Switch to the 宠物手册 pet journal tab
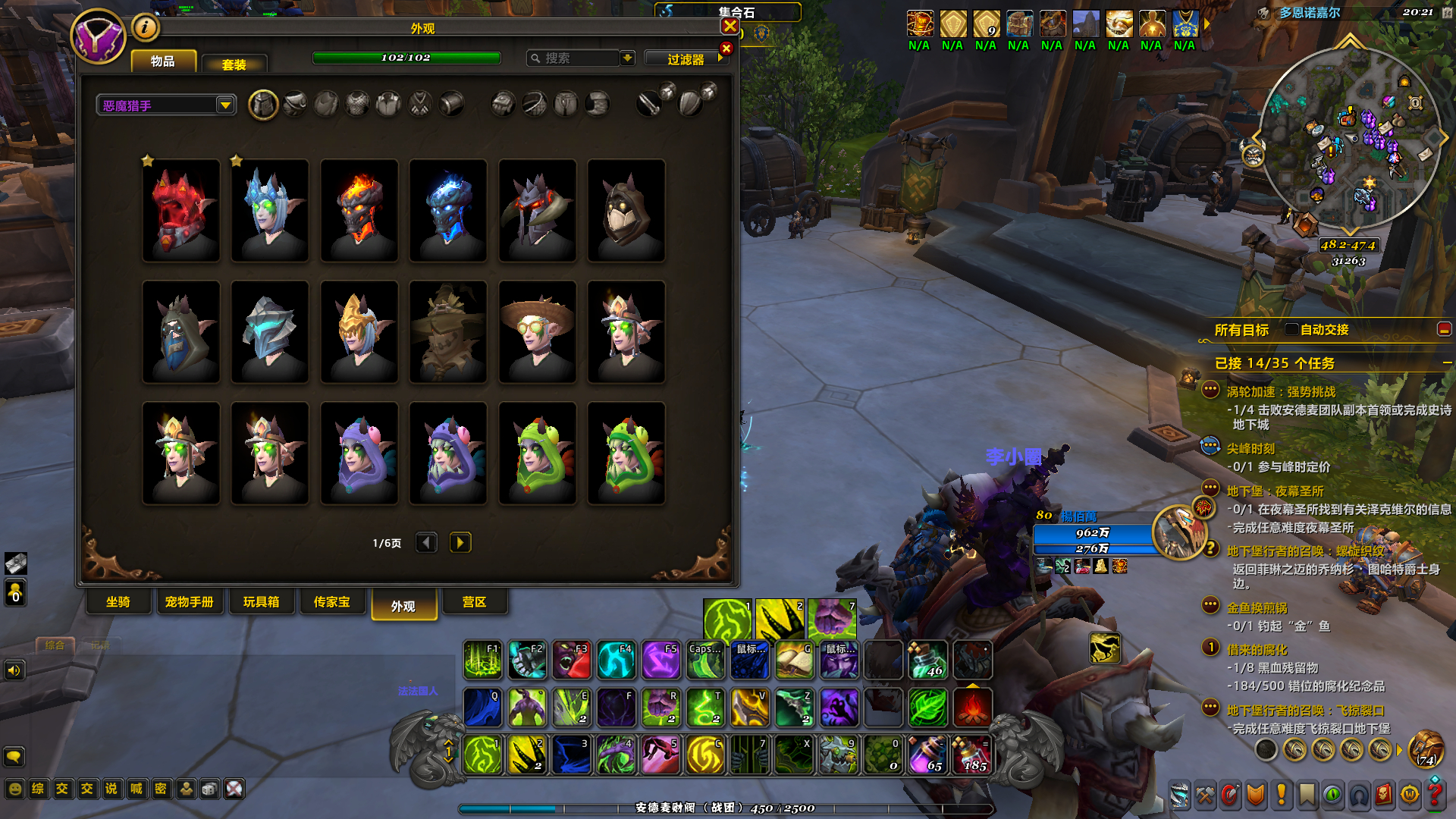 [x=189, y=602]
